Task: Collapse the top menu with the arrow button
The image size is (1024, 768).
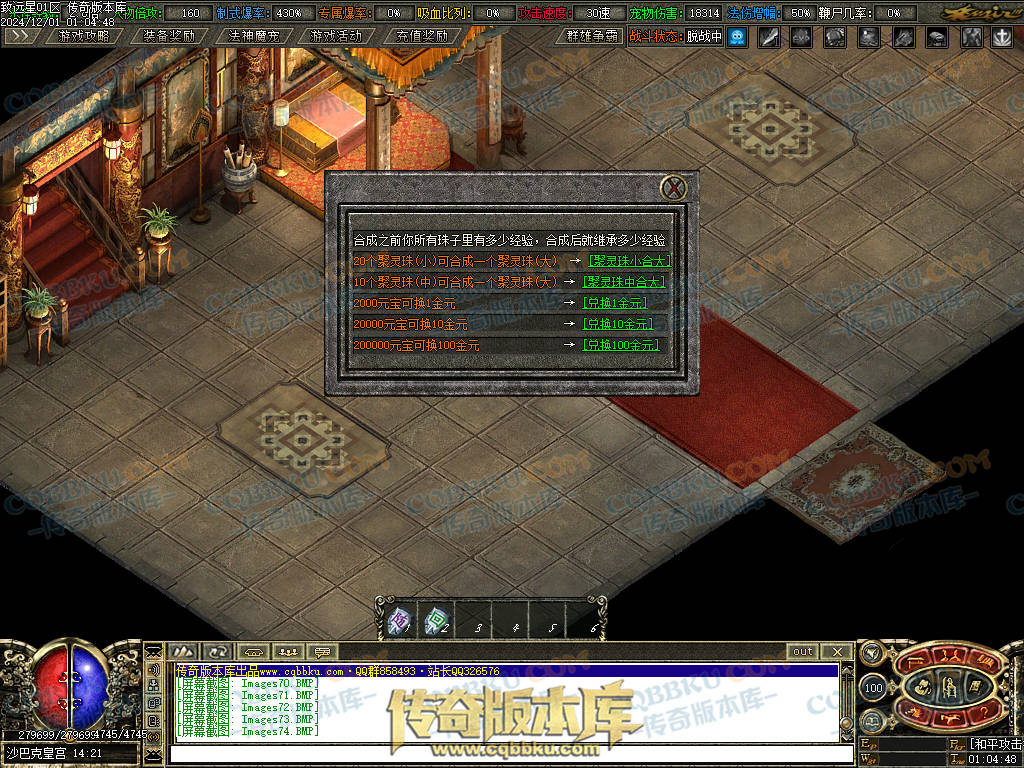Action: point(21,36)
